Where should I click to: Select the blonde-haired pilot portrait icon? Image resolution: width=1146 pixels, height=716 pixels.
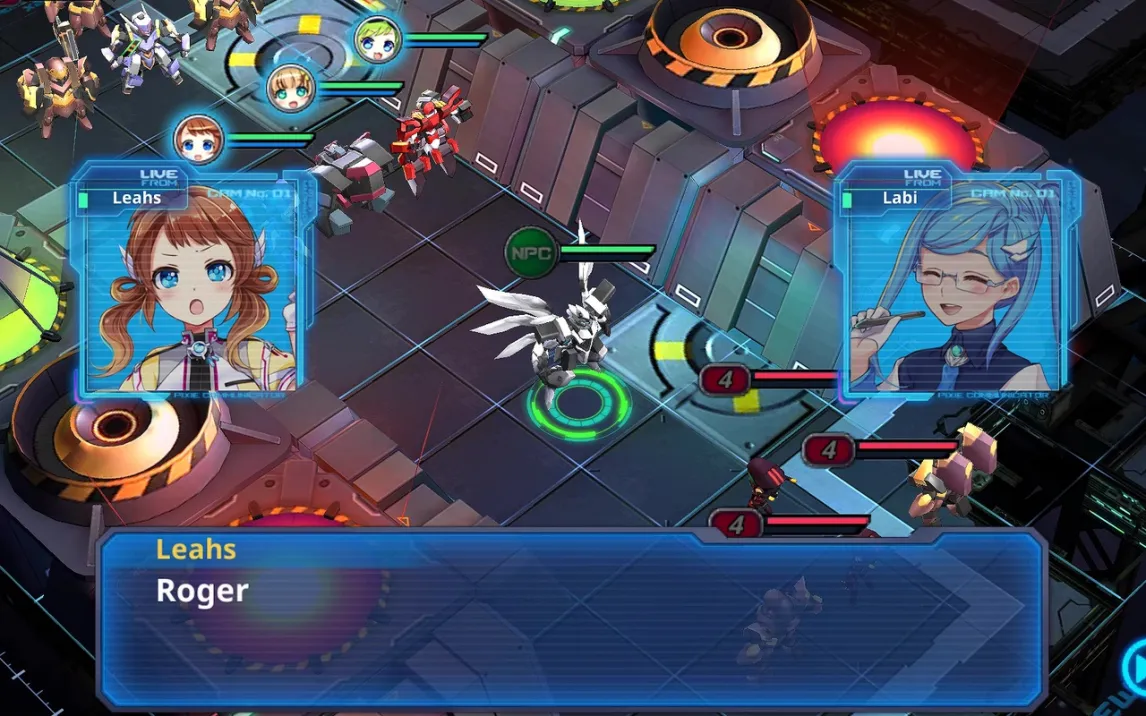click(x=292, y=89)
